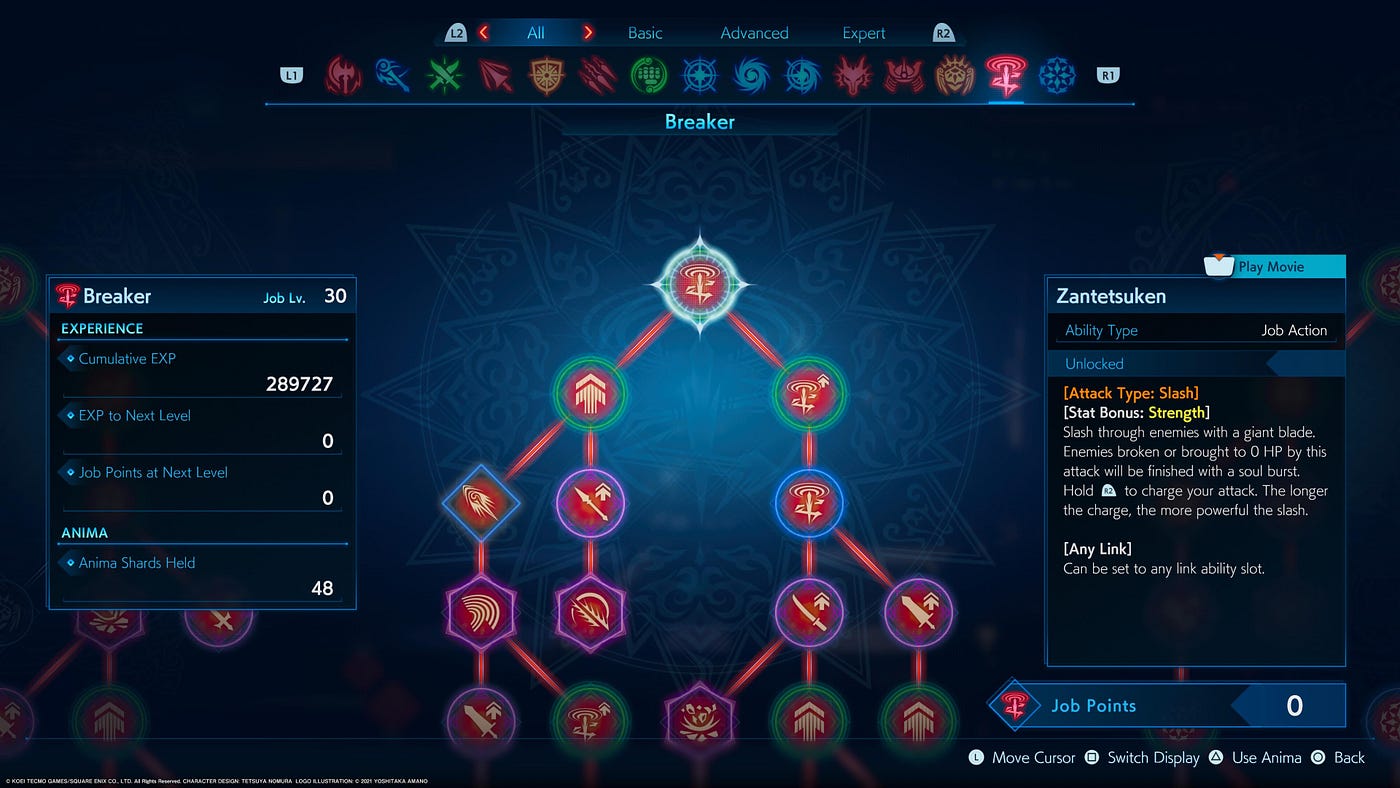
Task: Pick the orange shield job icon
Action: point(546,75)
